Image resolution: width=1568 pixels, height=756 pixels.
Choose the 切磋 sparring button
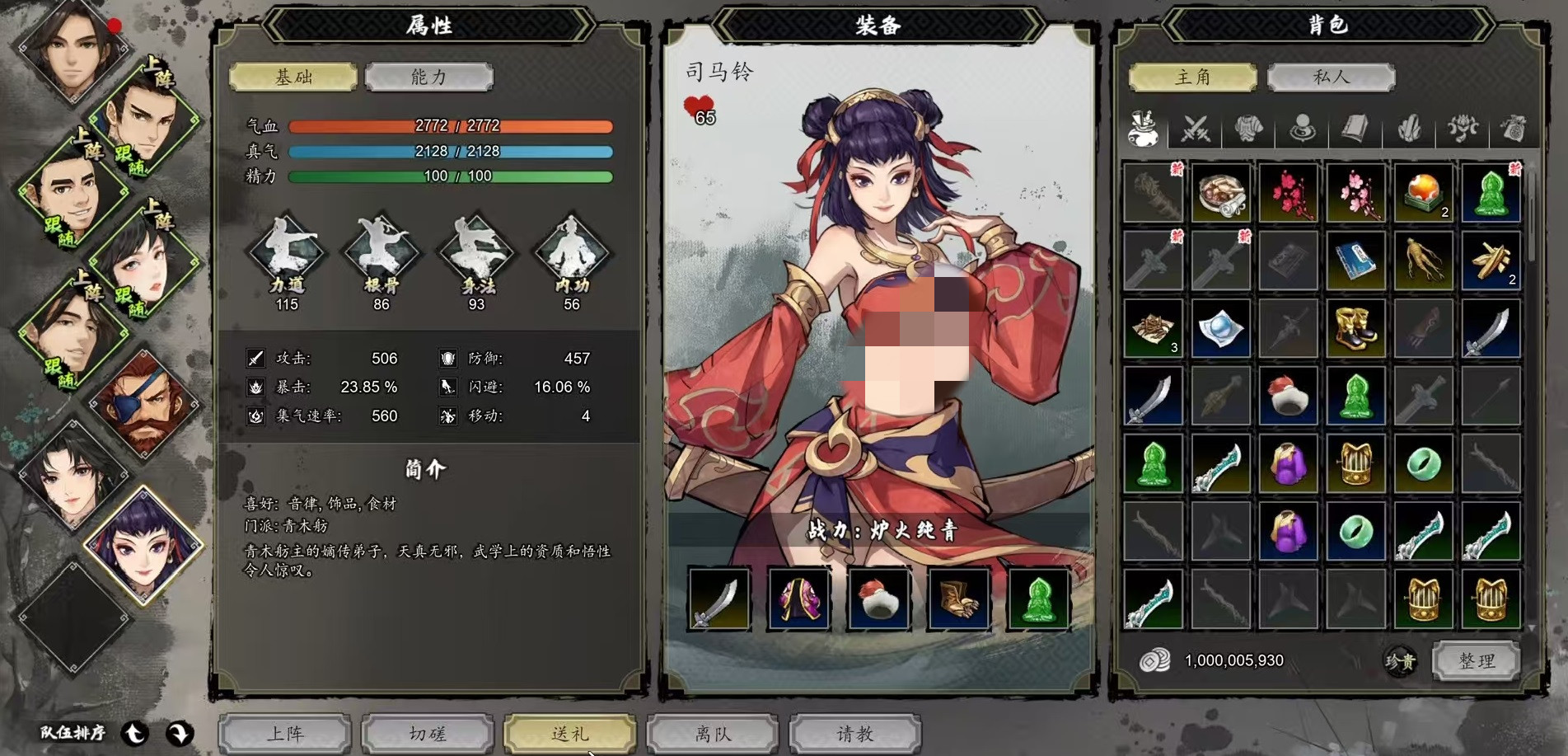point(428,733)
